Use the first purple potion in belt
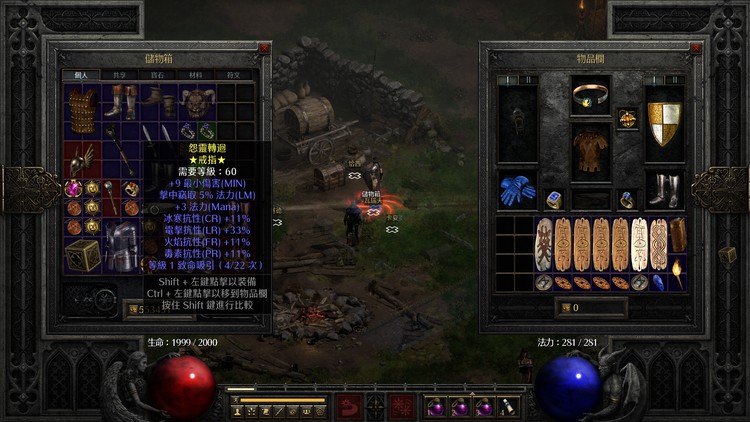This screenshot has height=422, width=750. [x=436, y=408]
